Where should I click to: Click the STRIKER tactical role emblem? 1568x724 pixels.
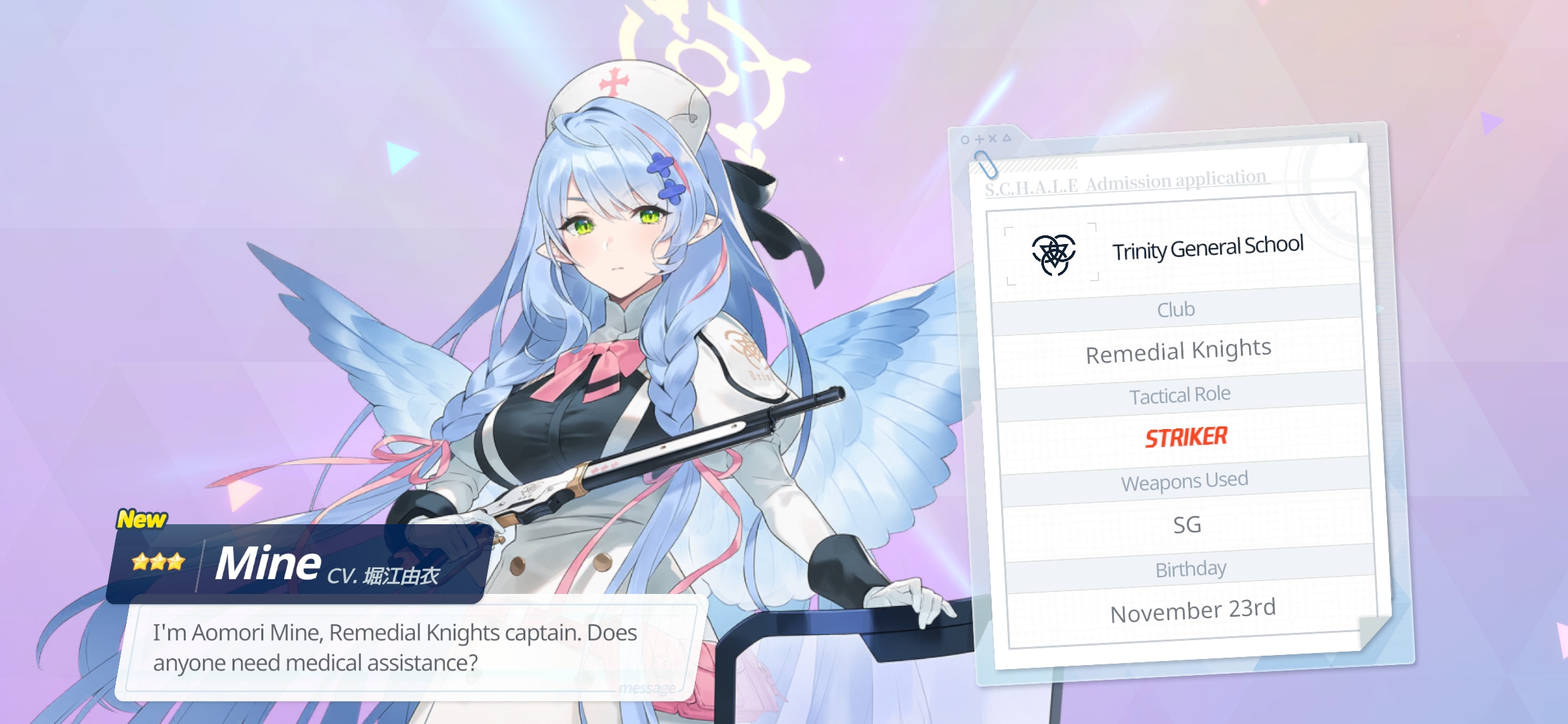pyautogui.click(x=1187, y=436)
